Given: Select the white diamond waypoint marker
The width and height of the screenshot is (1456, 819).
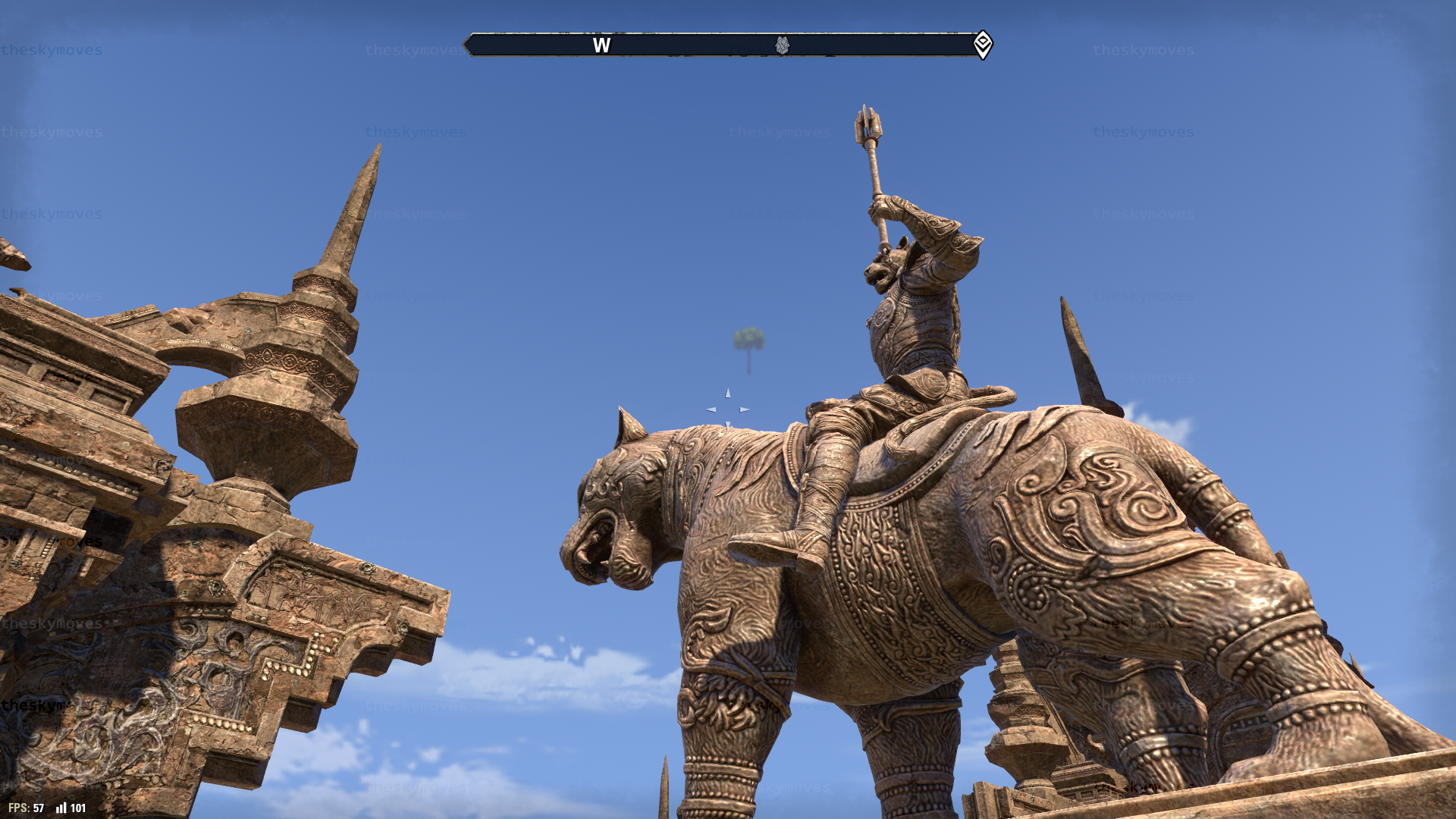Looking at the screenshot, I should 983,44.
